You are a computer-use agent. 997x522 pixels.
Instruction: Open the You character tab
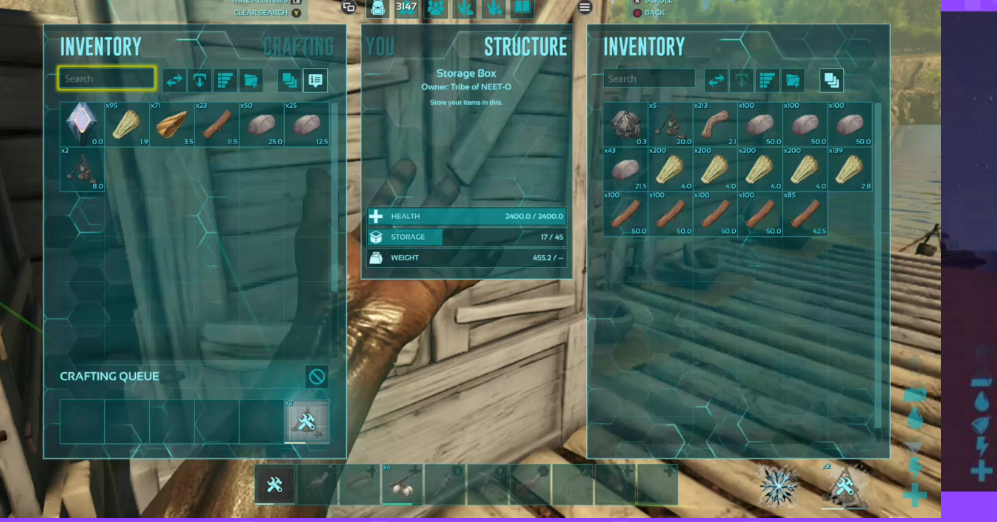380,47
